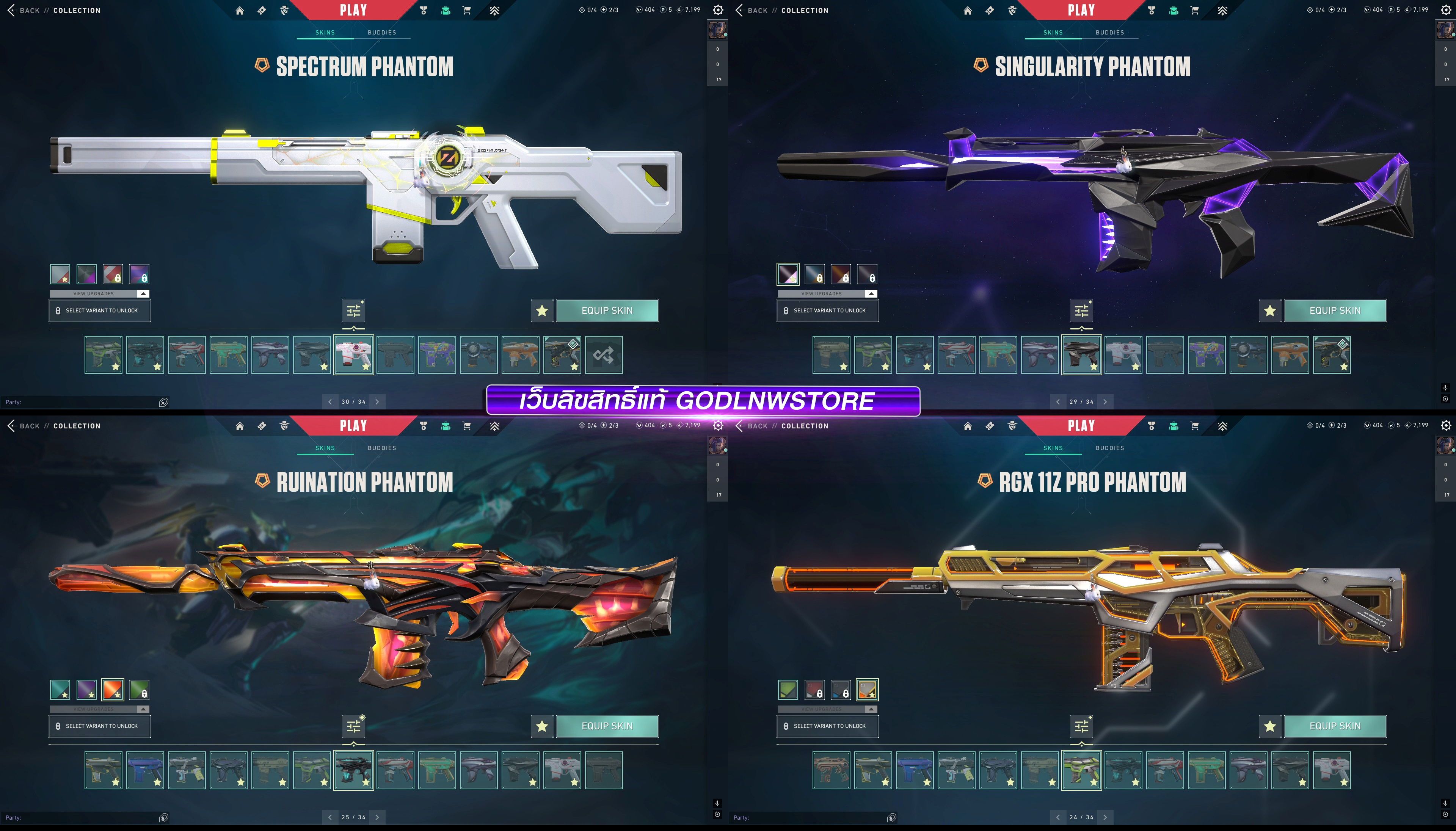The height and width of the screenshot is (831, 1456).
Task: Equip the RGX 11z Pro Phantom skin
Action: pos(1334,726)
